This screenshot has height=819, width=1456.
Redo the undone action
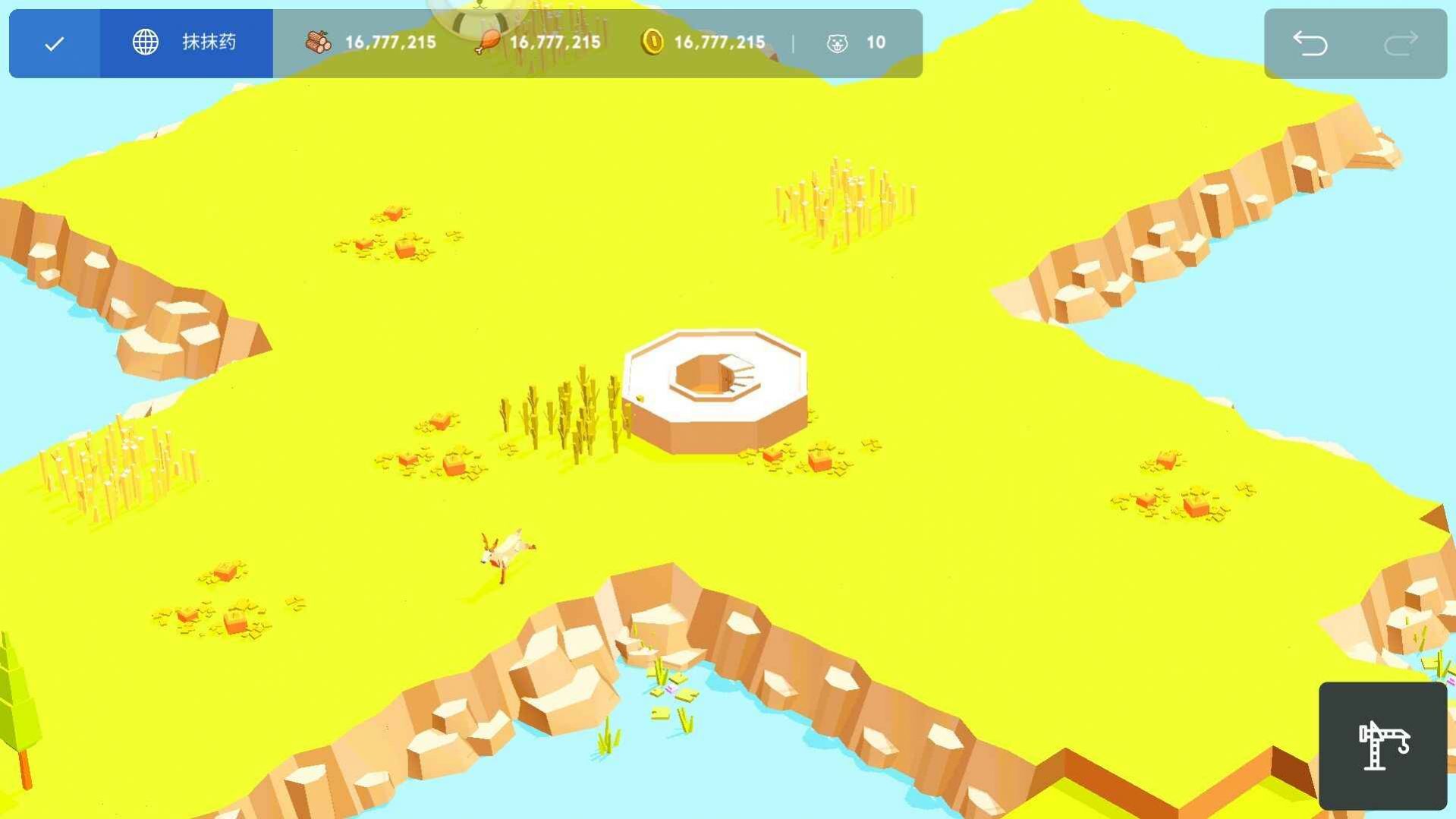1401,43
